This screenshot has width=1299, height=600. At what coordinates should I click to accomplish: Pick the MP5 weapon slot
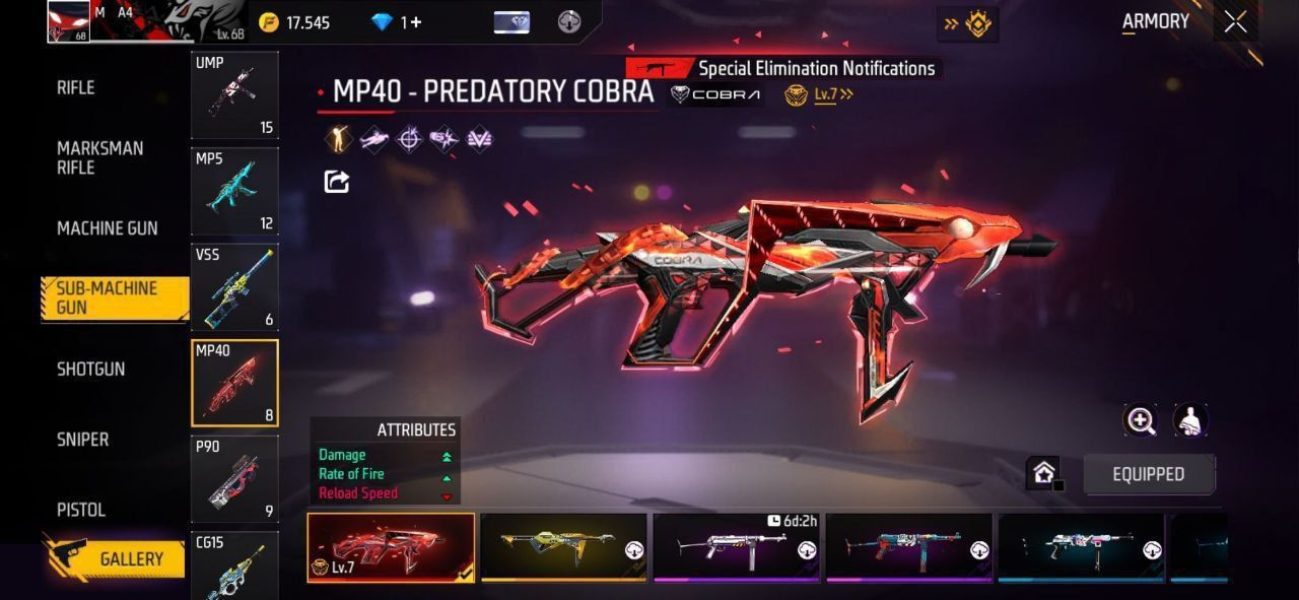pos(235,191)
